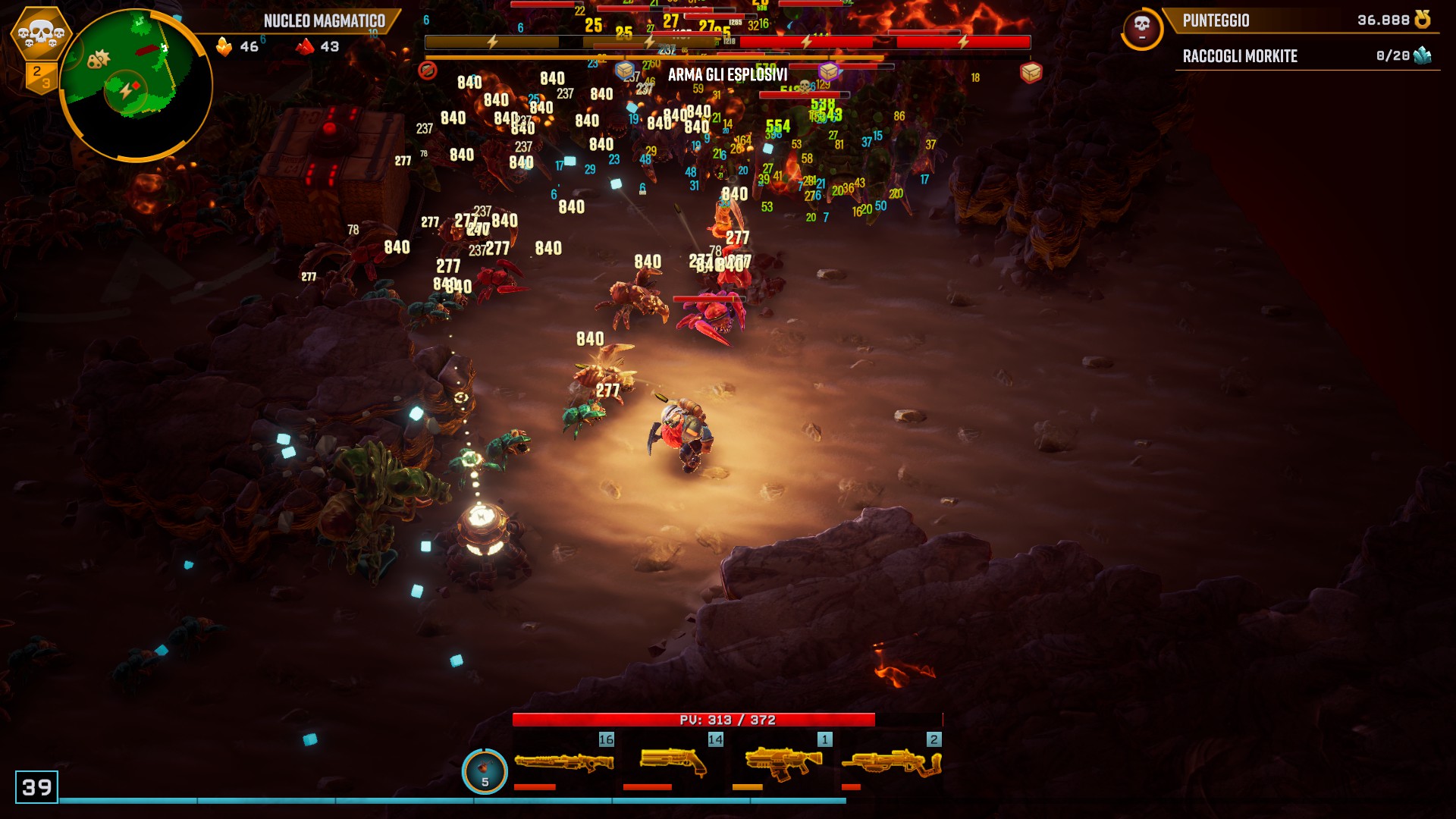Click the stage 2 of 3 badge
1456x819 pixels.
tap(40, 77)
